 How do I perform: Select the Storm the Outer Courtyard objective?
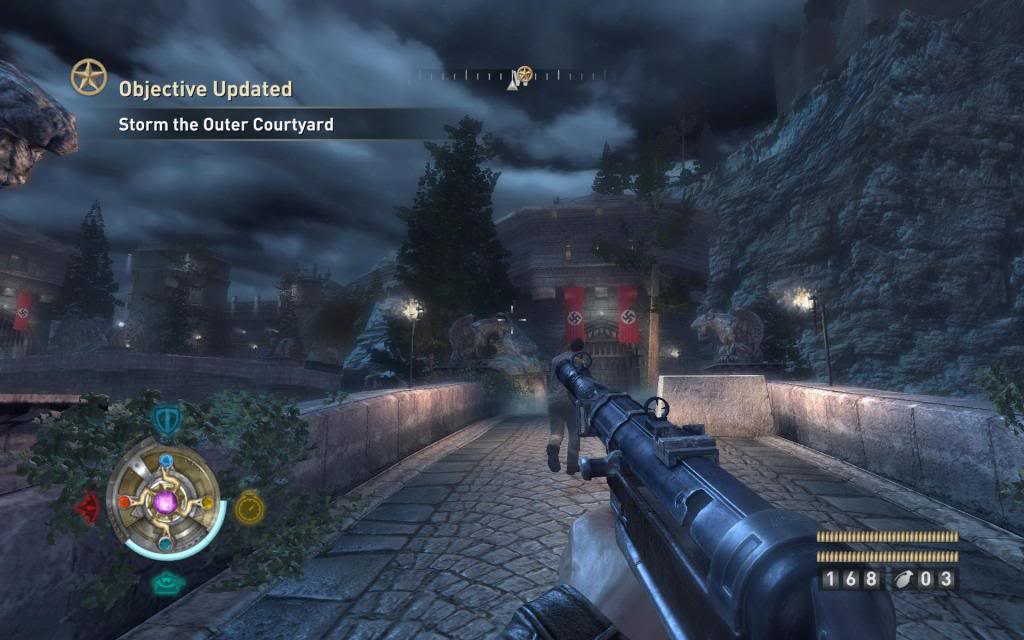coord(226,125)
